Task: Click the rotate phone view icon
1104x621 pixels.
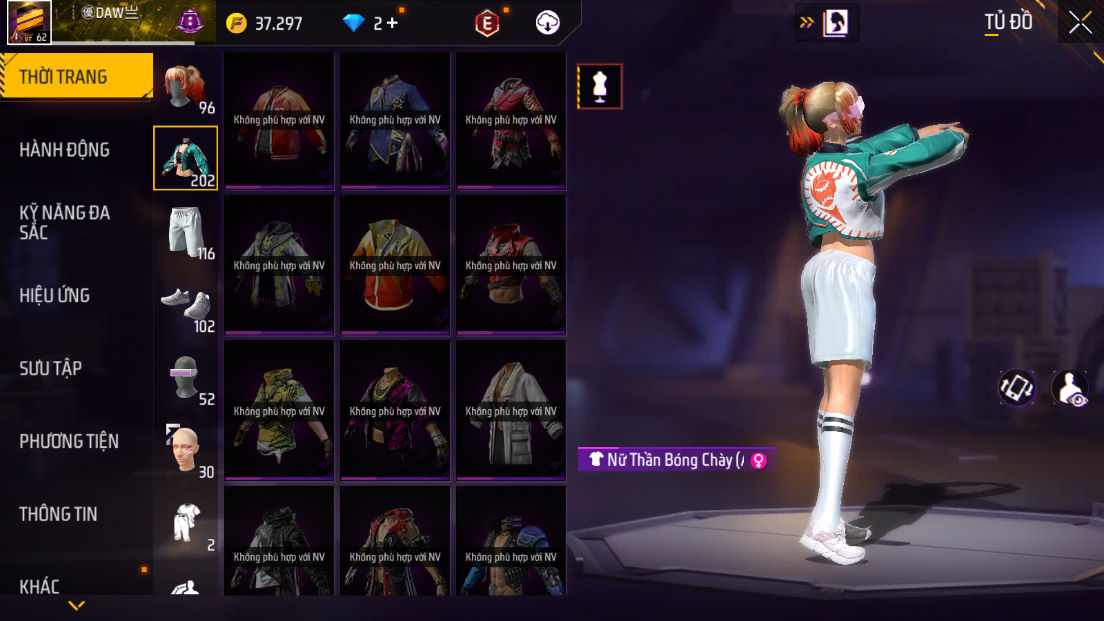Action: click(1017, 388)
